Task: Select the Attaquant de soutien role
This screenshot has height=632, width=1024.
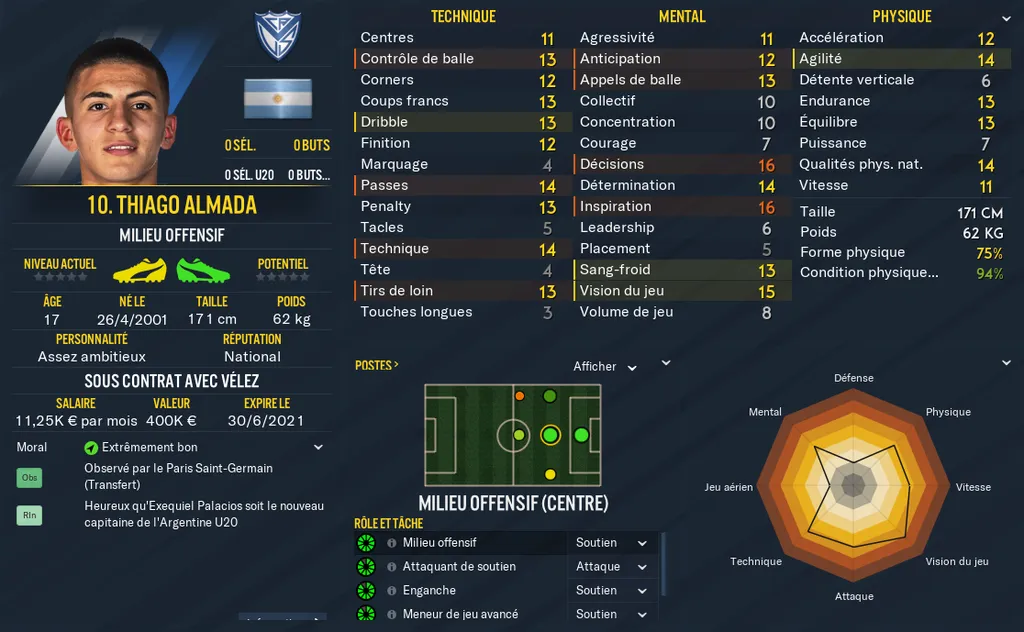Action: [x=459, y=567]
